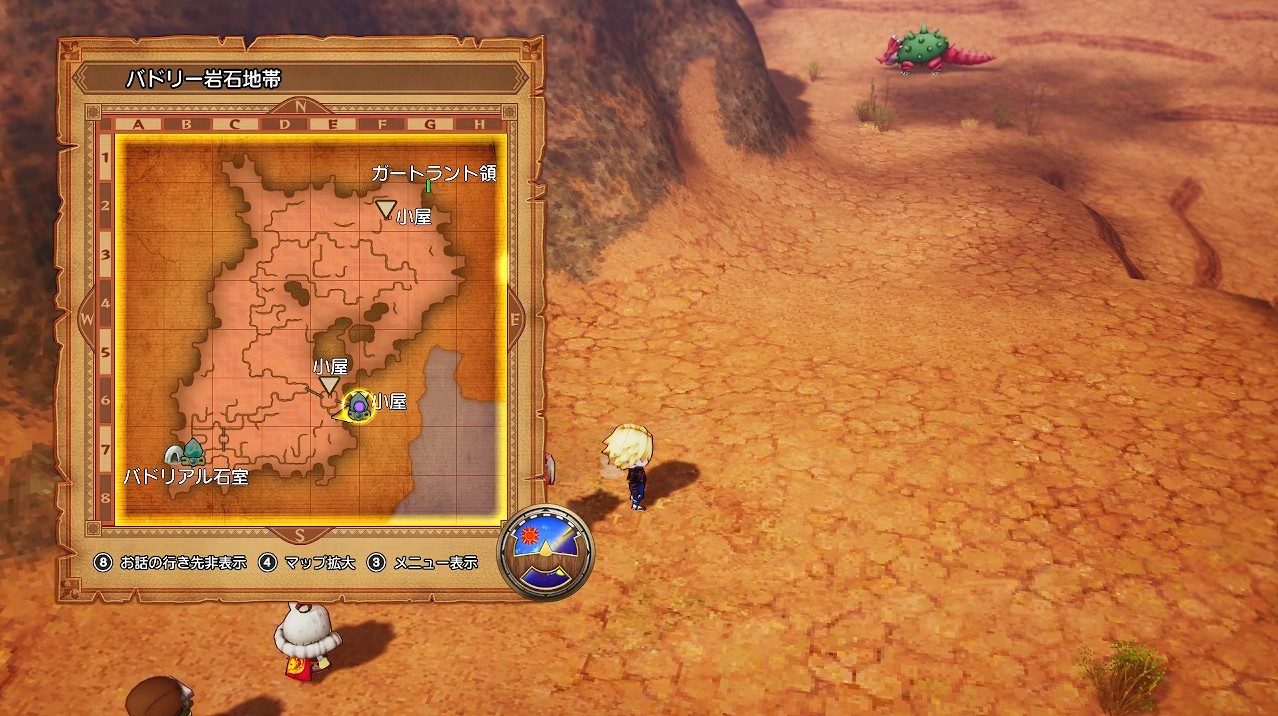Screen dimensions: 1278x716
Task: Select the glowing purple destination marker
Action: click(x=358, y=405)
